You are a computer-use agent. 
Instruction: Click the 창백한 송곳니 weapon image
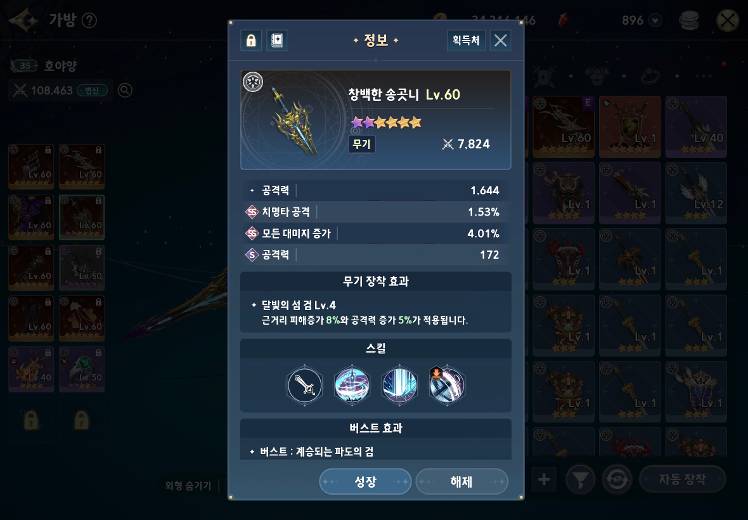pyautogui.click(x=296, y=119)
